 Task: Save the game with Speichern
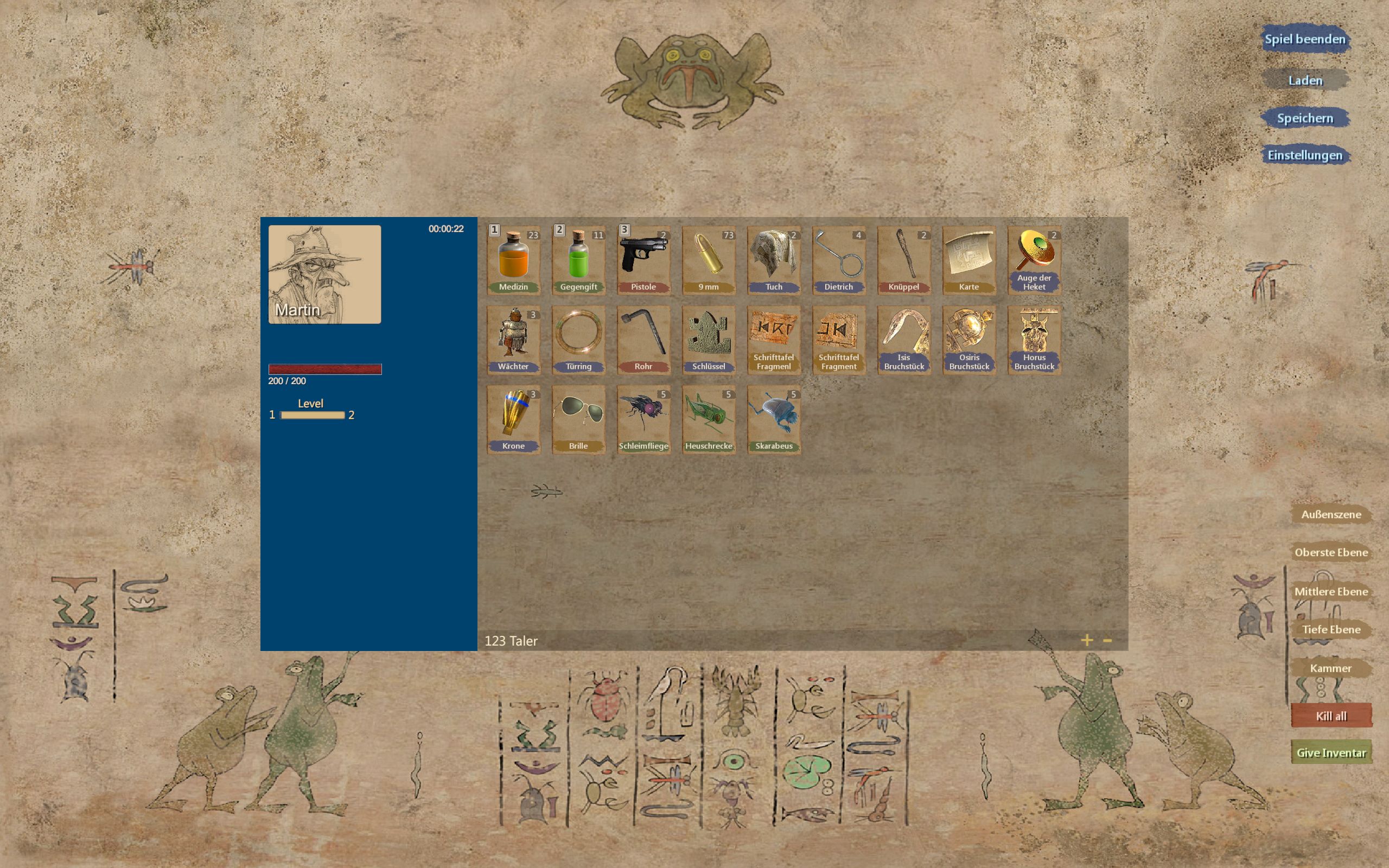(1304, 118)
